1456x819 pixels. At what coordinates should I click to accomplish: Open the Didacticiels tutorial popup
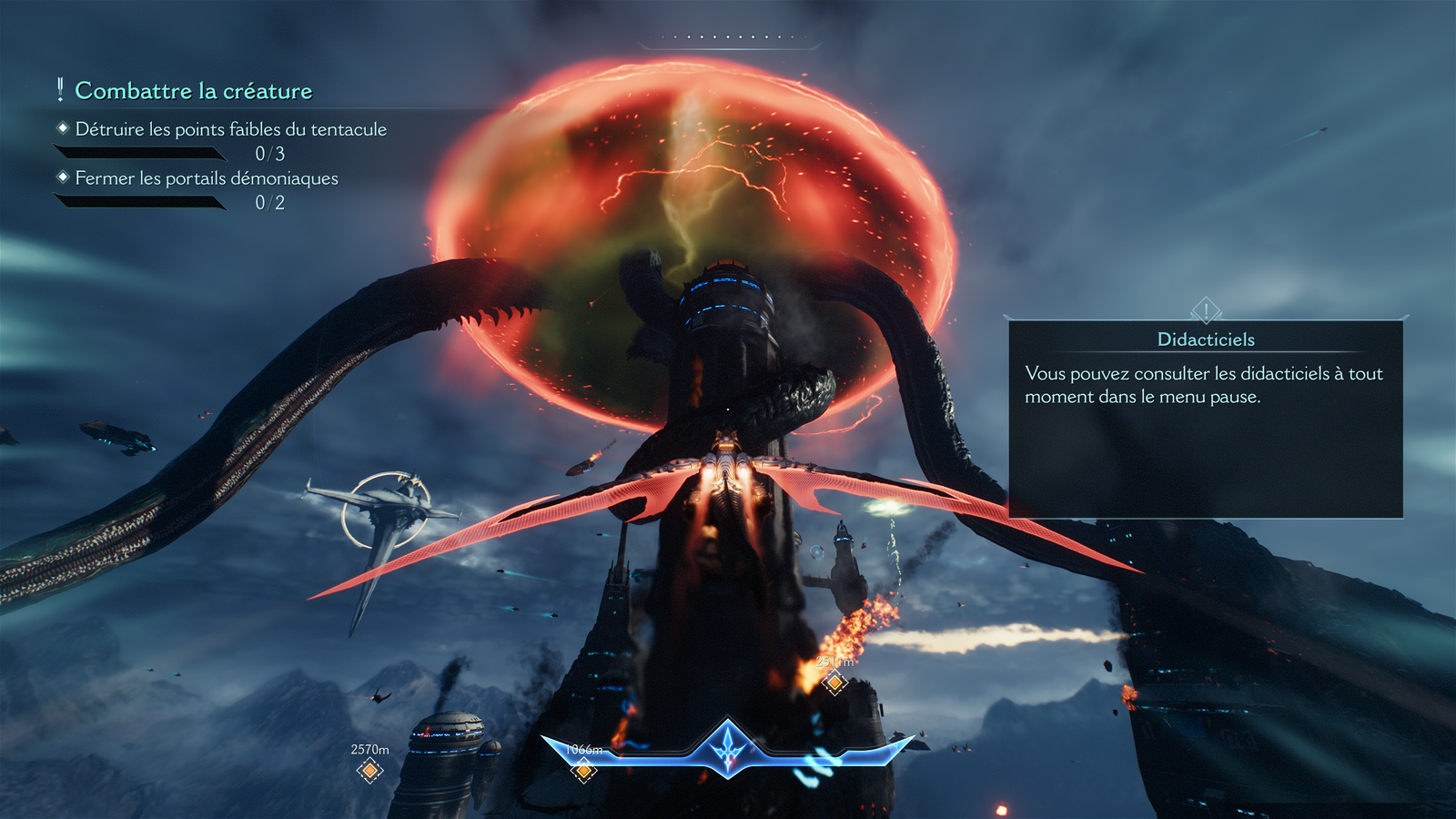[x=1205, y=419]
